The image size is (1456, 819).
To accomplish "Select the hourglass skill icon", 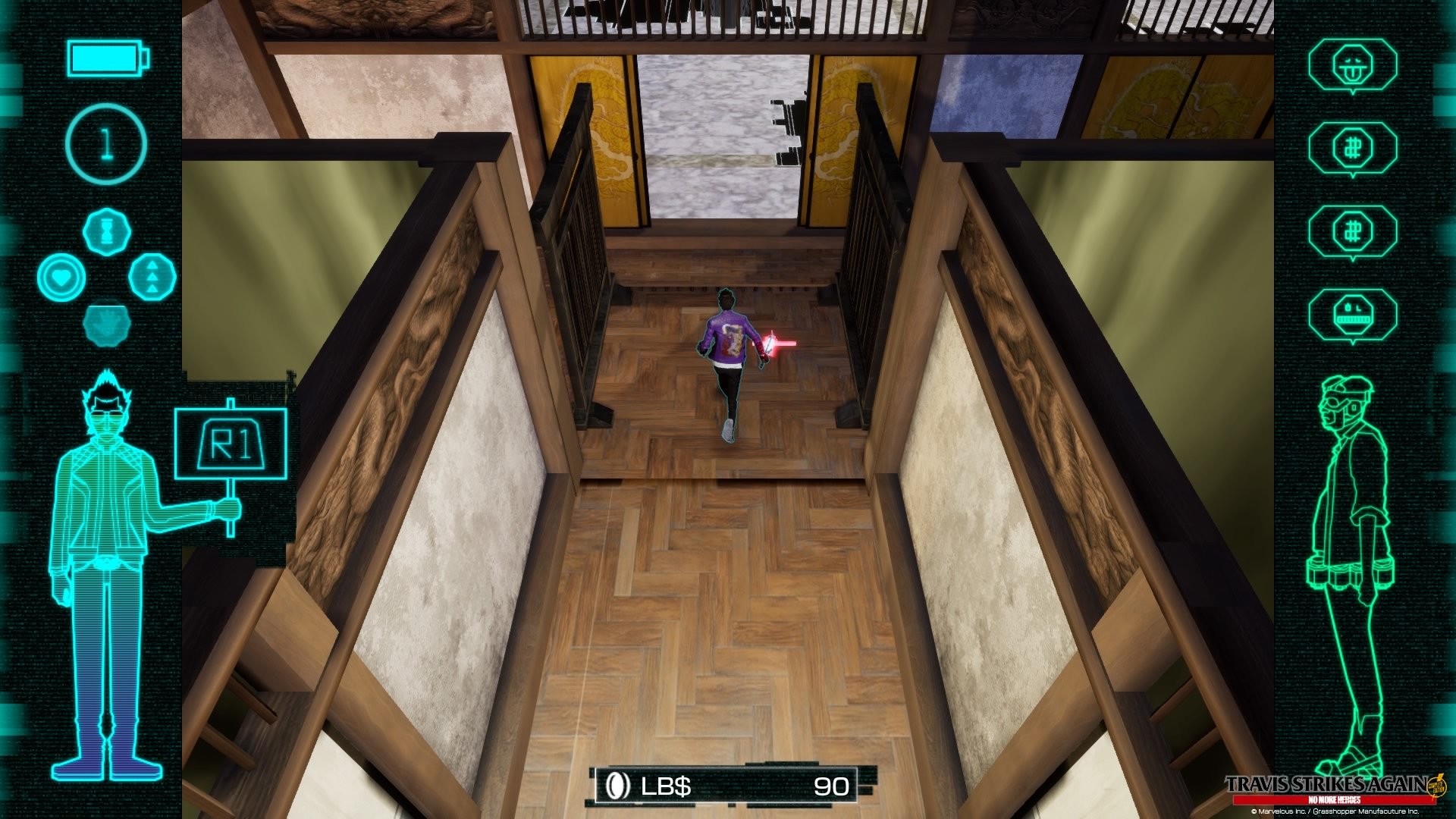I will pyautogui.click(x=106, y=231).
